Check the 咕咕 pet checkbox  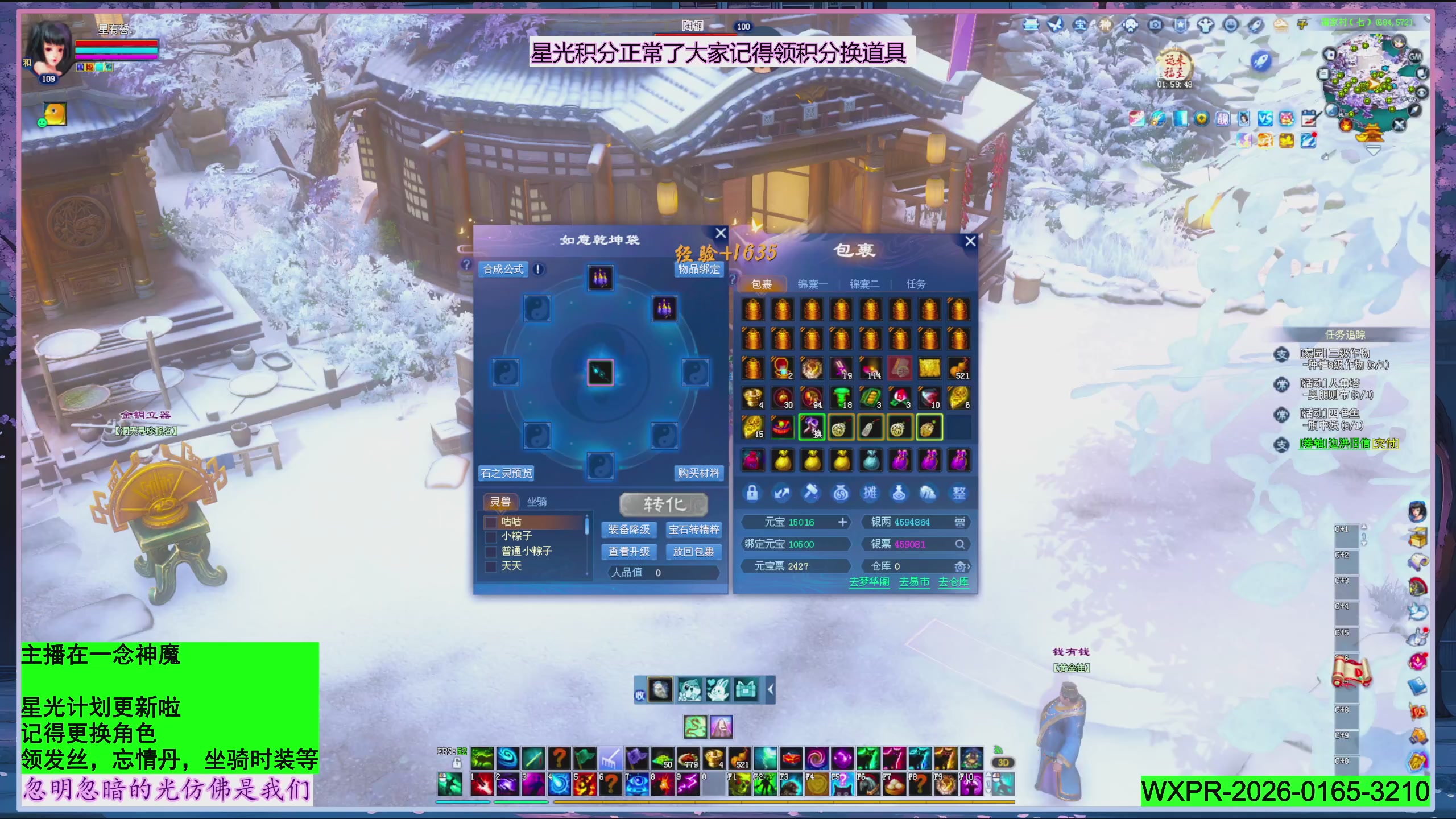coord(491,523)
